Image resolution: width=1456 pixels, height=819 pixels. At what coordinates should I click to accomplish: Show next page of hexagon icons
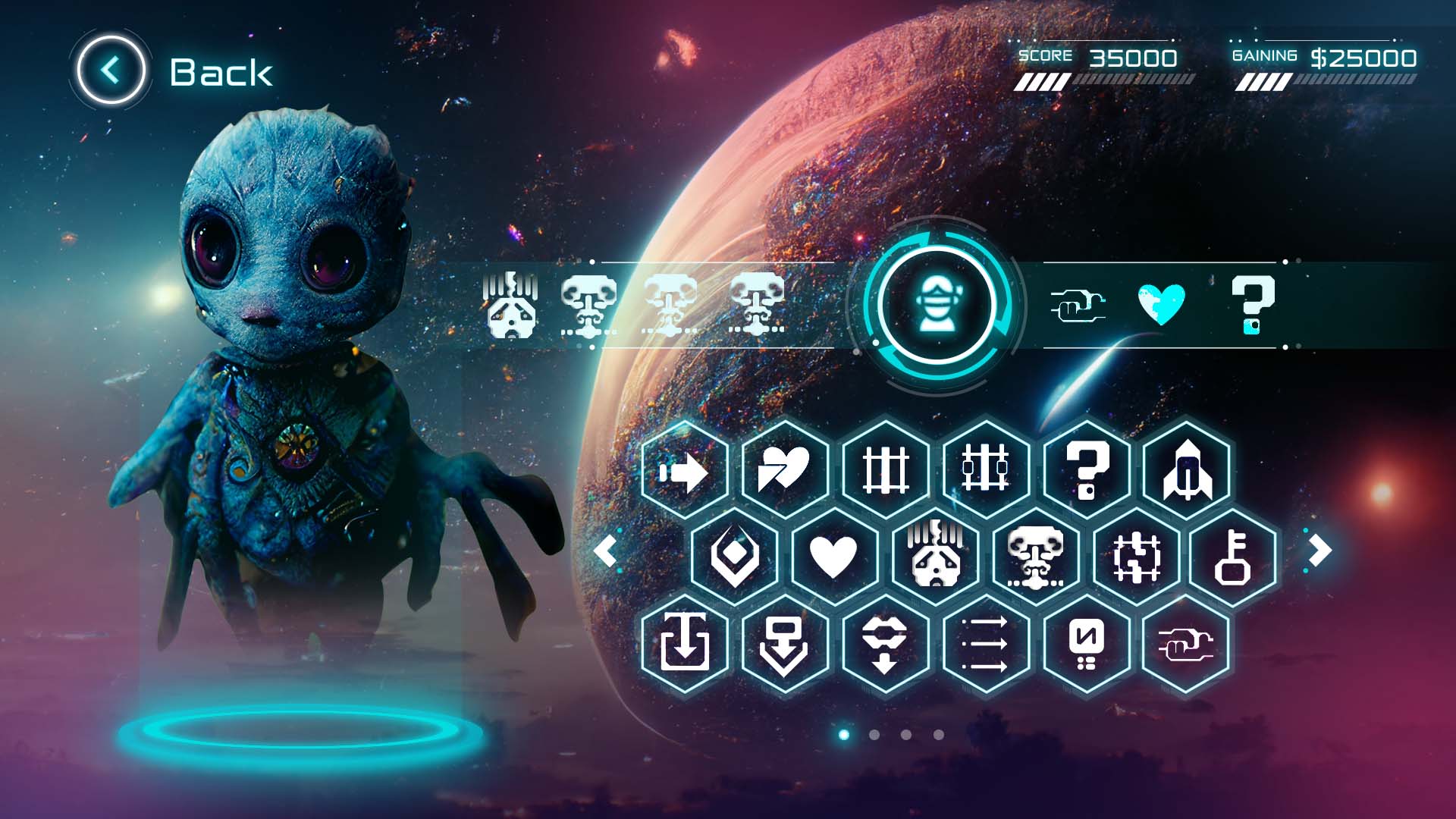coord(1320,550)
